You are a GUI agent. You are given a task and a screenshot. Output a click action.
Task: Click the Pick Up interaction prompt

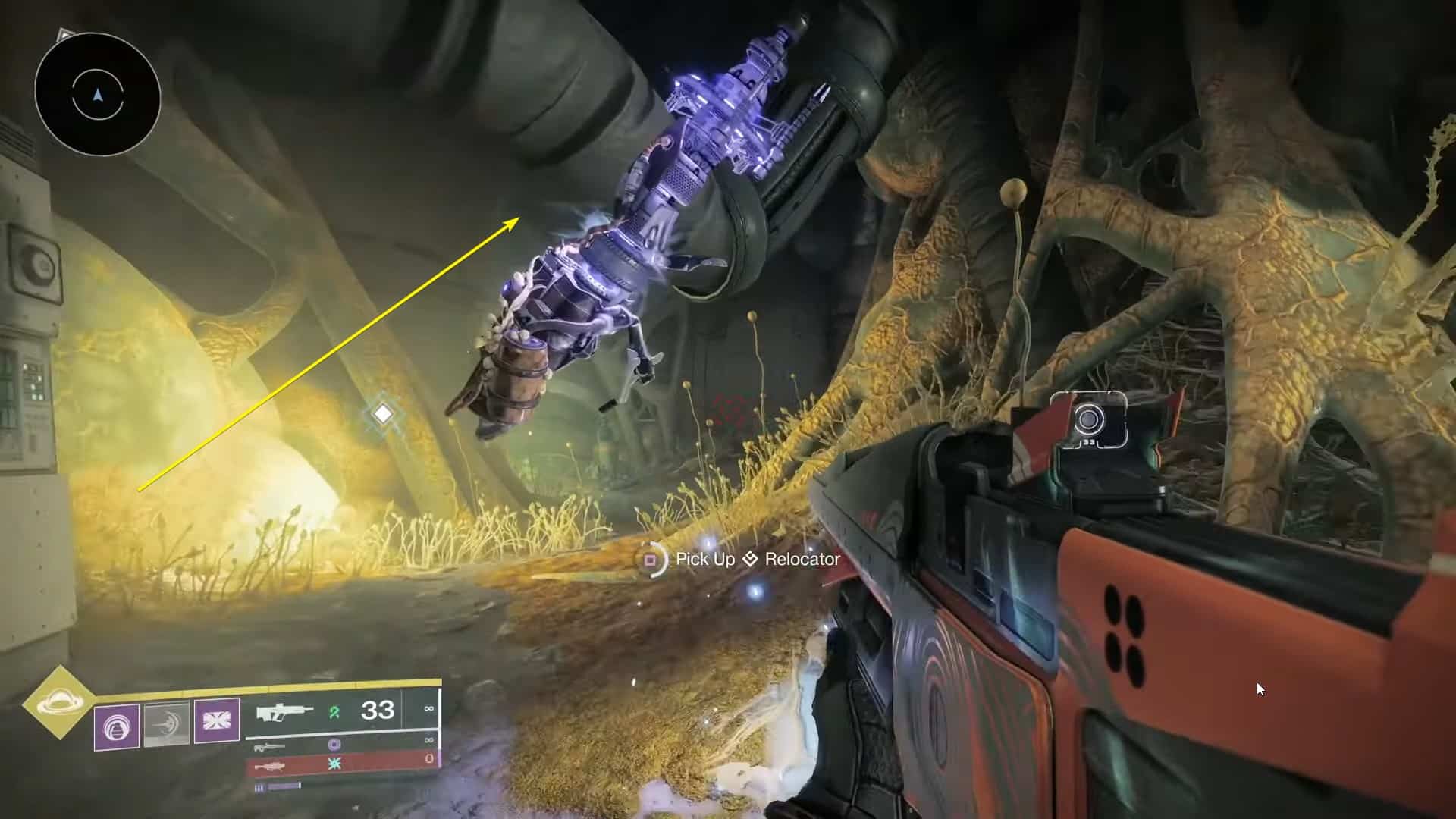707,560
